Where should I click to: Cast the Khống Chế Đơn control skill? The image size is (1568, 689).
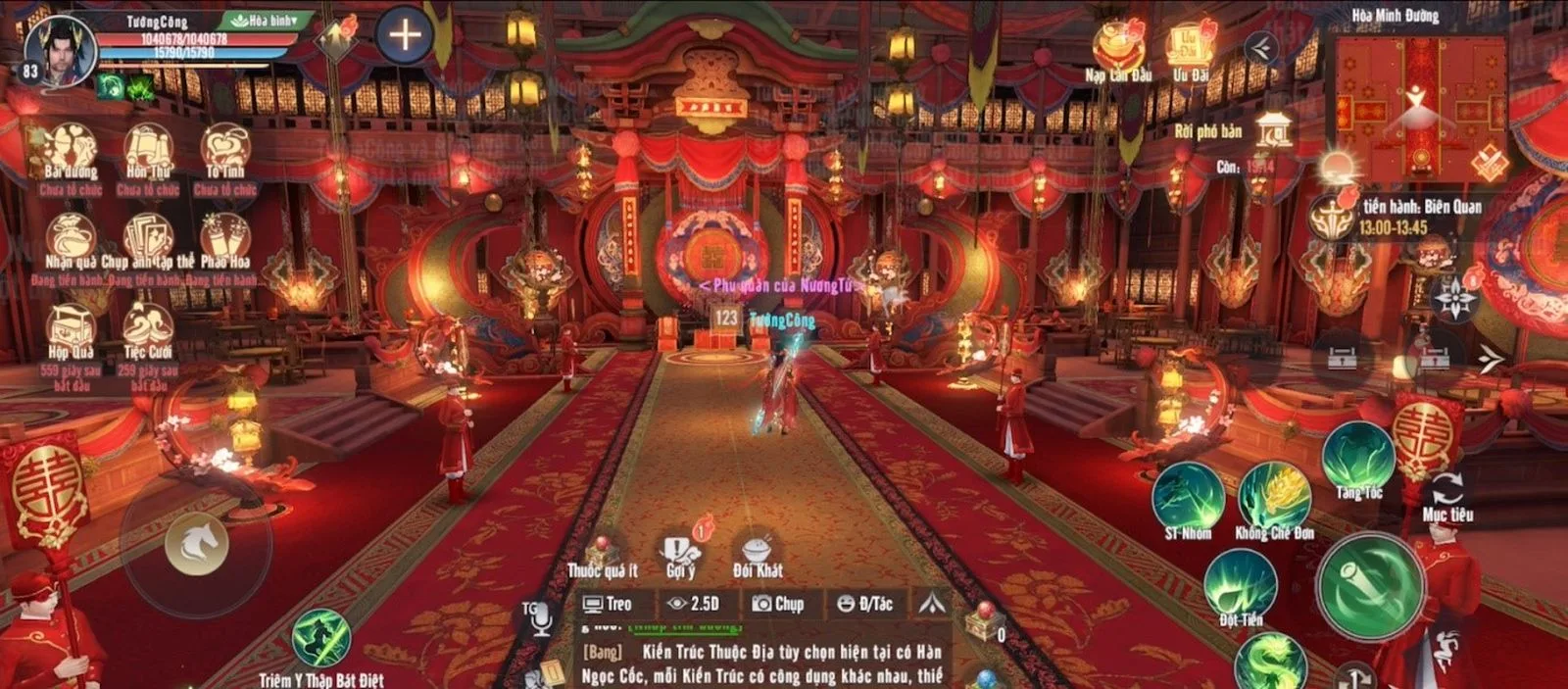pos(1274,497)
